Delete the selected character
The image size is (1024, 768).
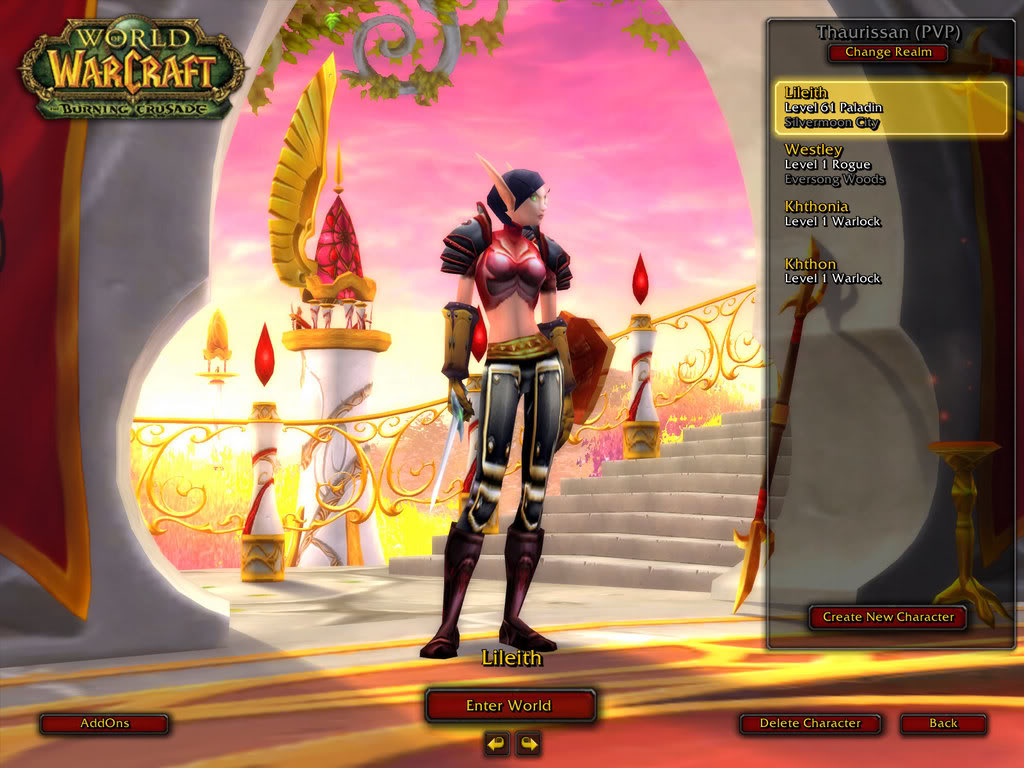[809, 723]
